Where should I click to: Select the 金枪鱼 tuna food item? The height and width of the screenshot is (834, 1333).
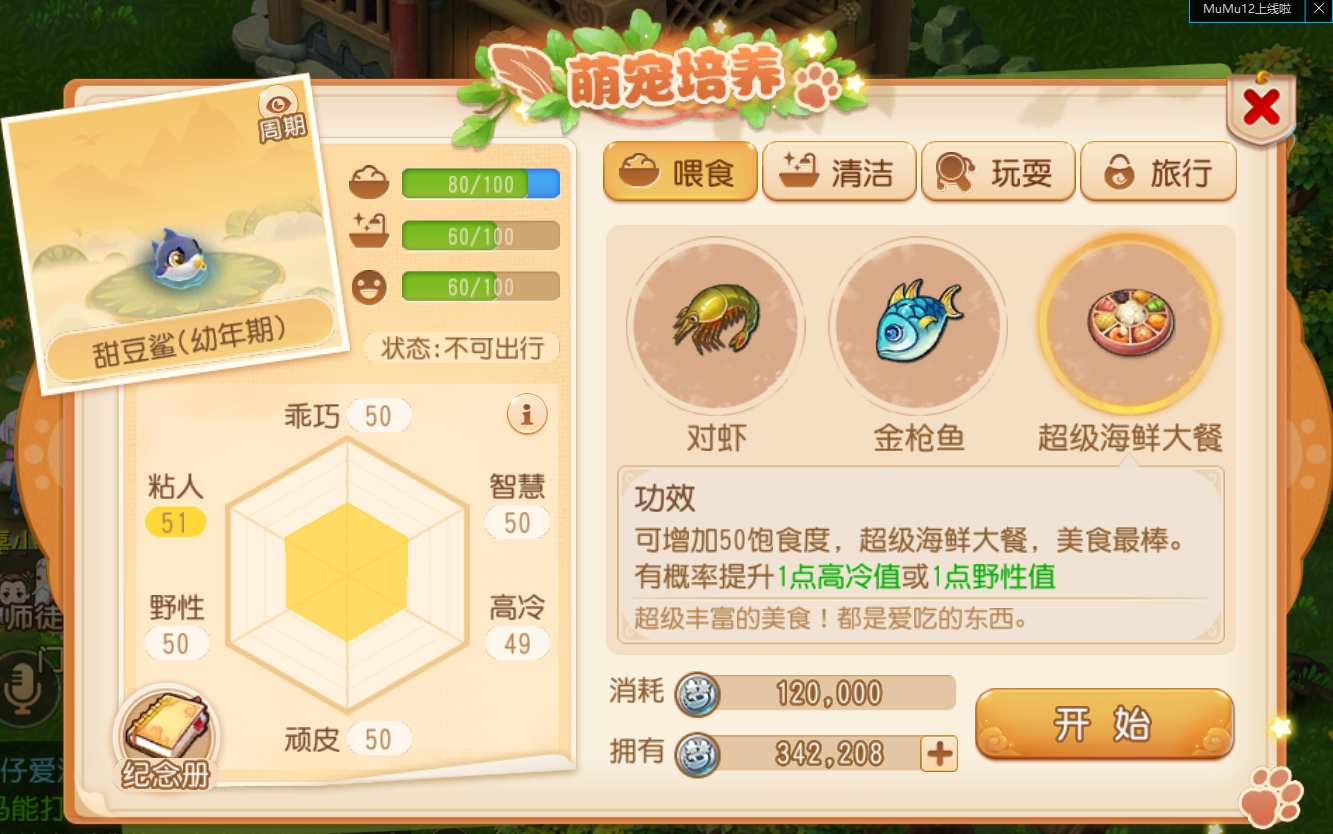coord(918,325)
